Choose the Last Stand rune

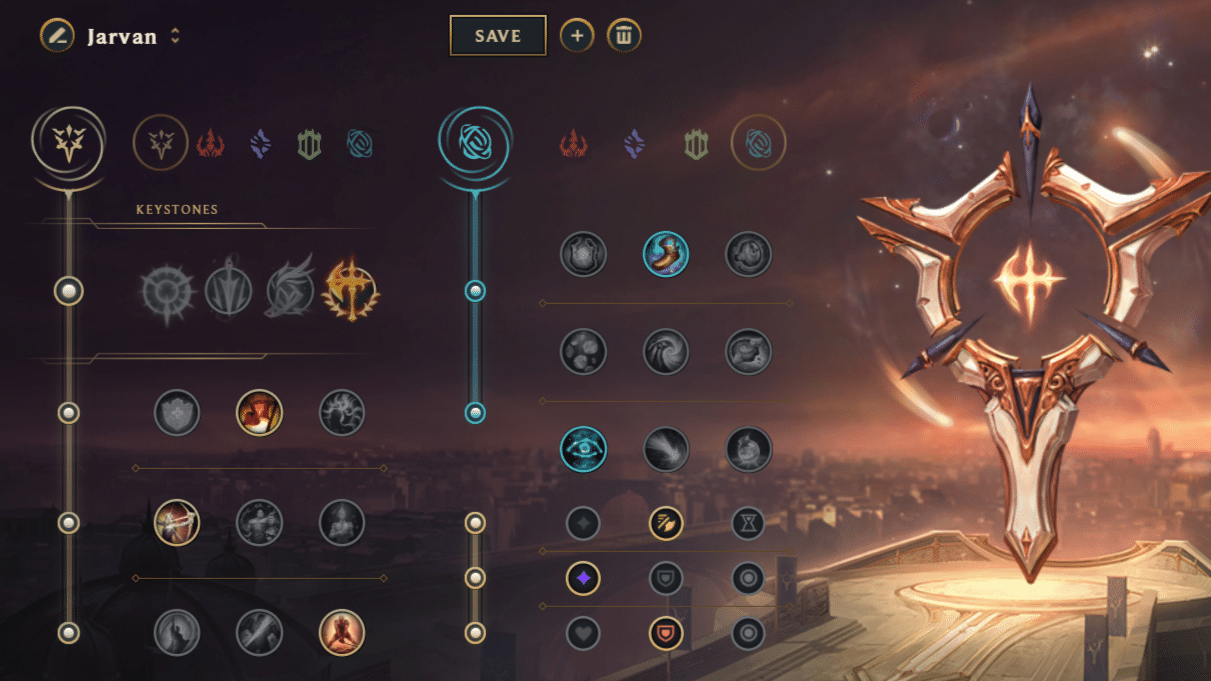coord(341,632)
